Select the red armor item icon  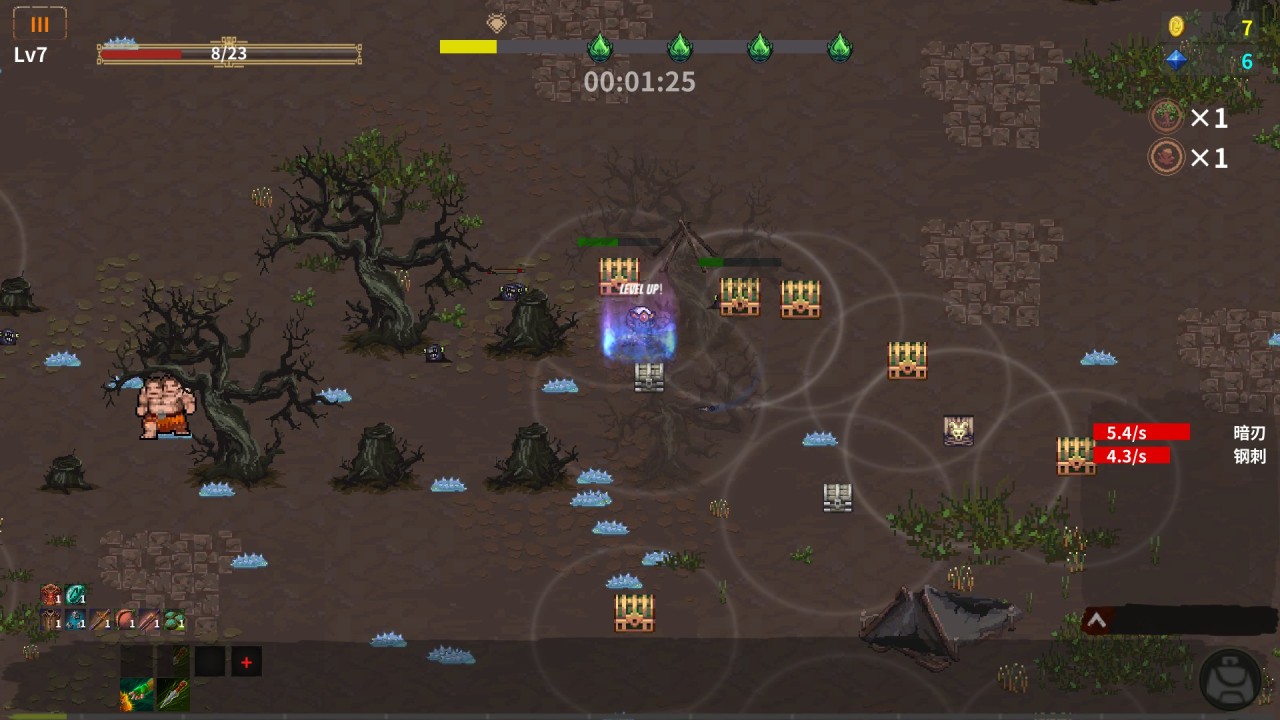[x=50, y=596]
